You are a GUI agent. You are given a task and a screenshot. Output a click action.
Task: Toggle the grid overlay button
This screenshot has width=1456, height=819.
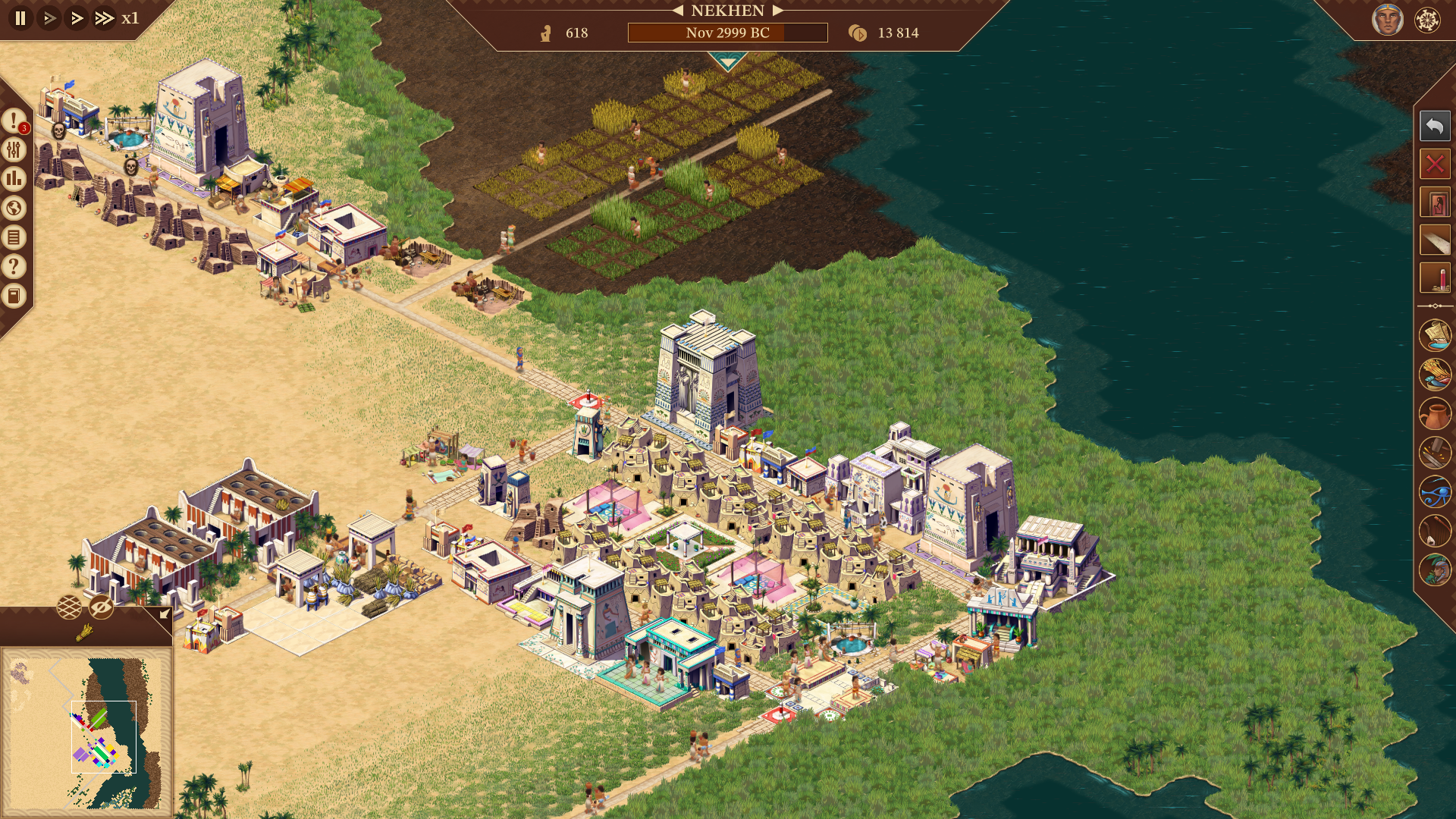coord(69,607)
